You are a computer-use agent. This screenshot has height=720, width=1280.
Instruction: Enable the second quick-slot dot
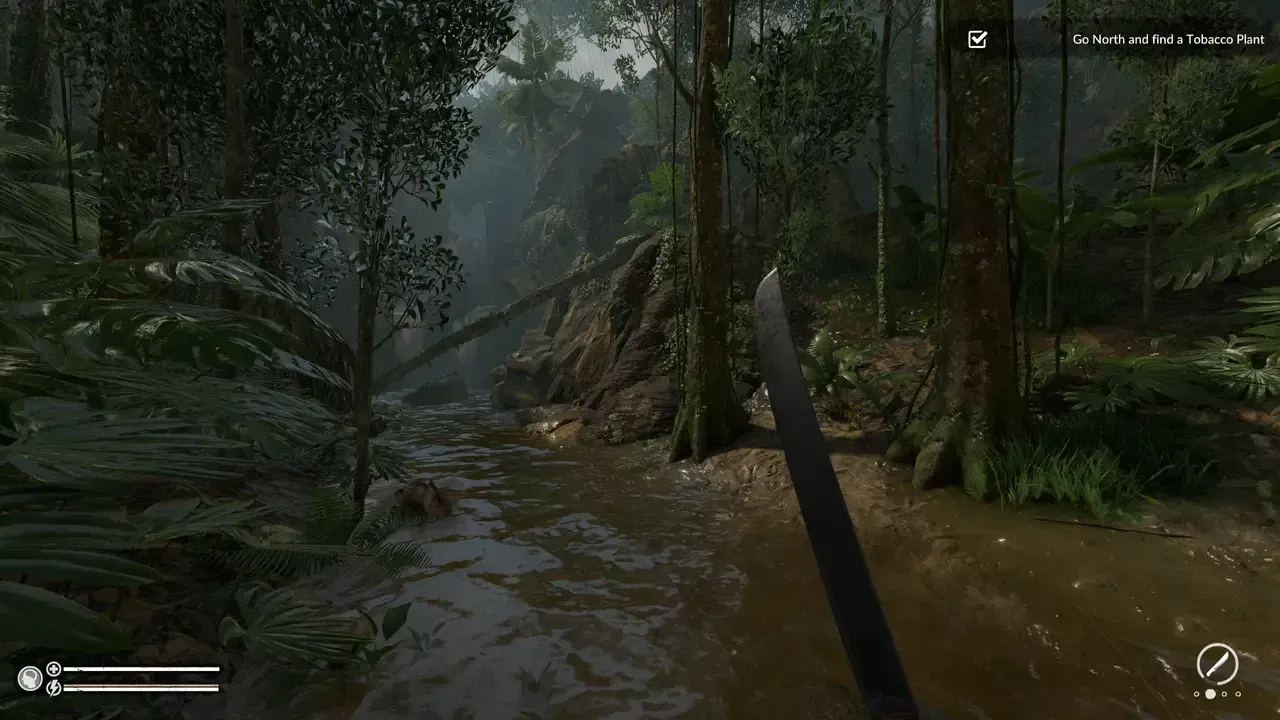(1210, 694)
